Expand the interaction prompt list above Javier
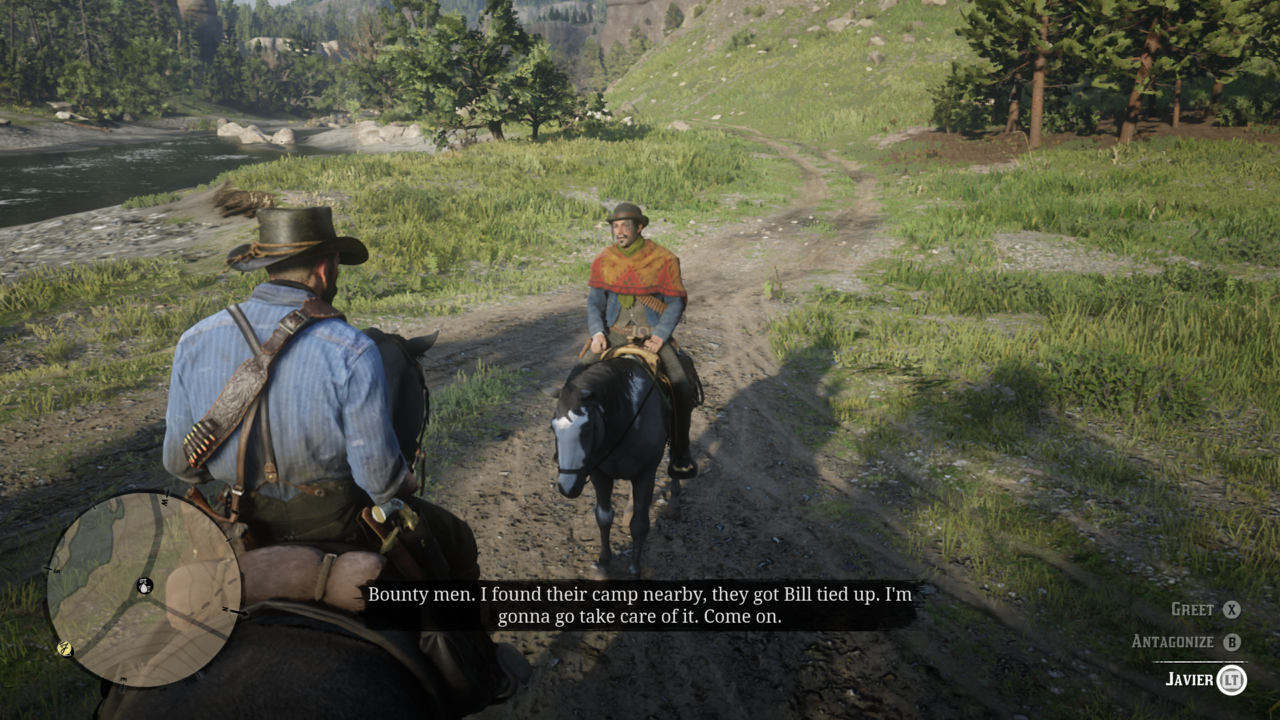 (1200, 625)
